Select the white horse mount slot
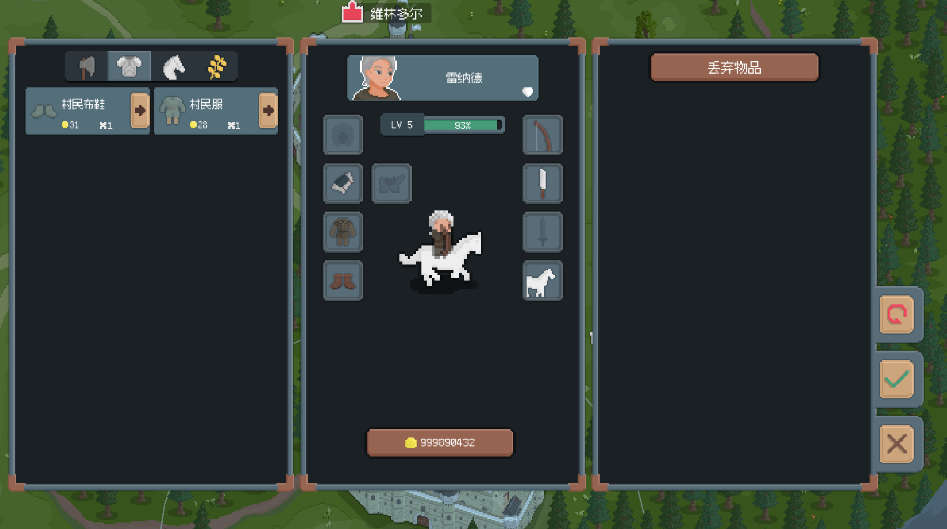The width and height of the screenshot is (947, 529). coord(542,281)
